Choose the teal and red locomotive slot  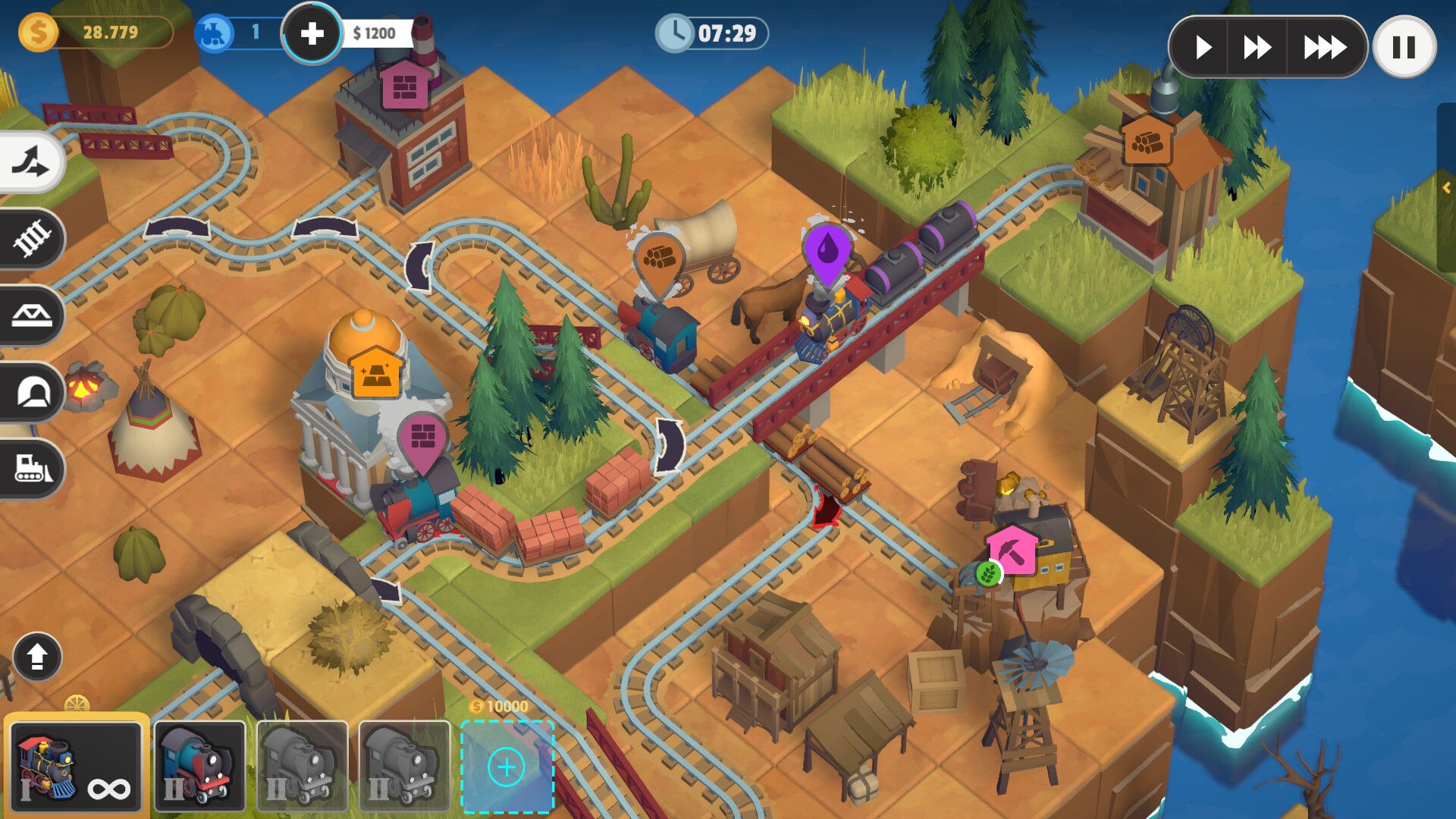[199, 766]
